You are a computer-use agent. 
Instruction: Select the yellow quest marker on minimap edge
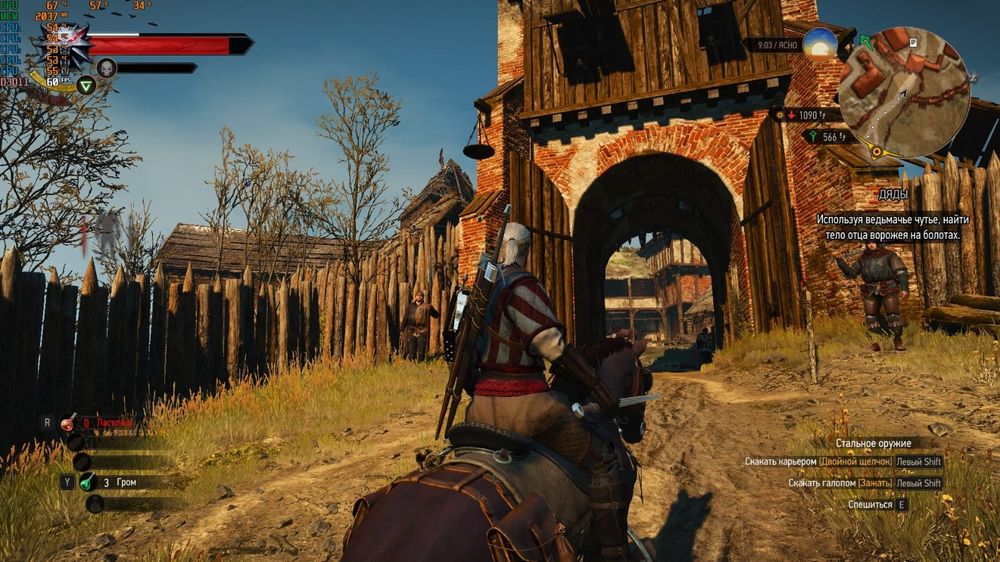(x=876, y=152)
